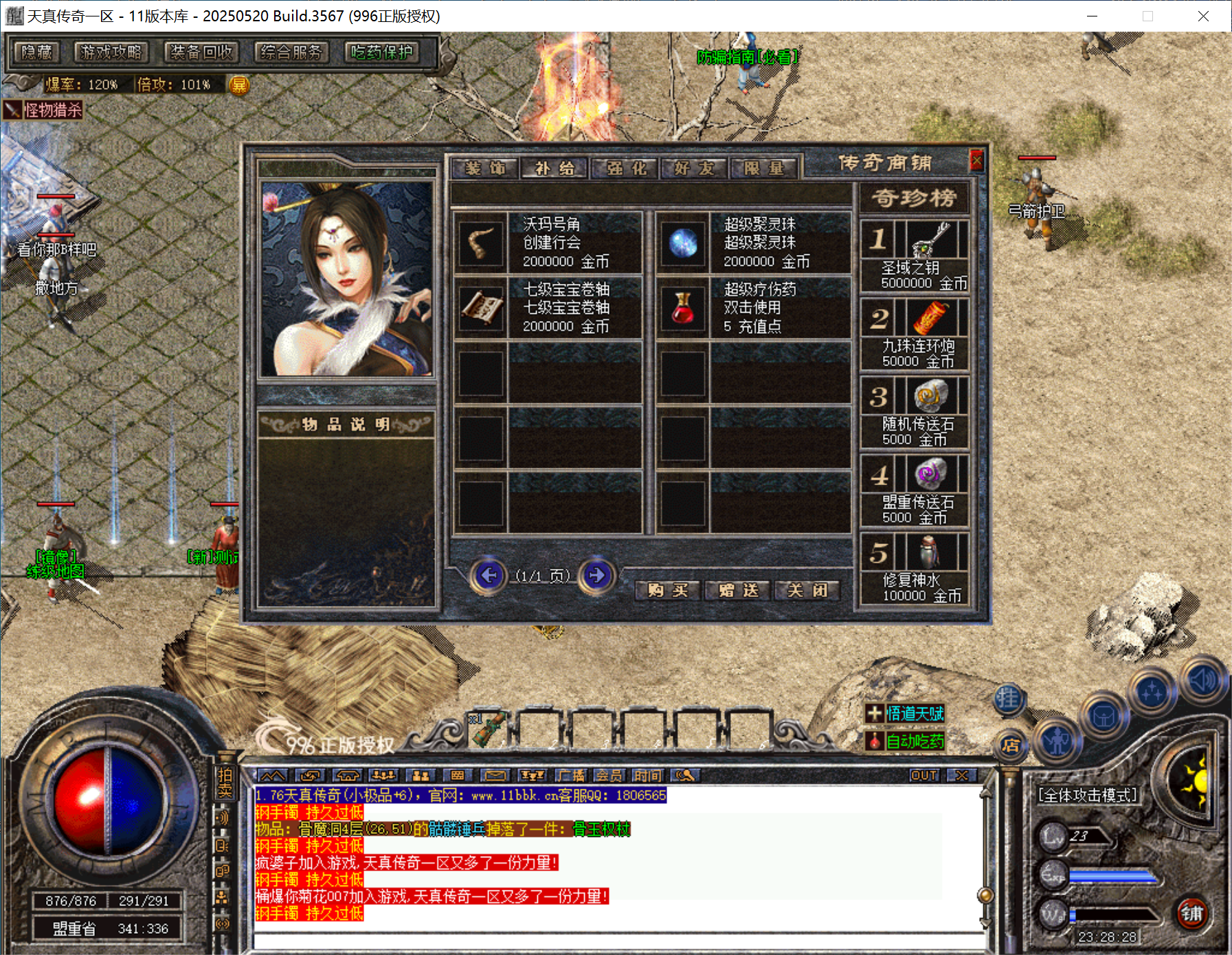This screenshot has height=955, width=1232.
Task: Select the 七级宝宝卷轴 scroll item
Action: coord(480,308)
